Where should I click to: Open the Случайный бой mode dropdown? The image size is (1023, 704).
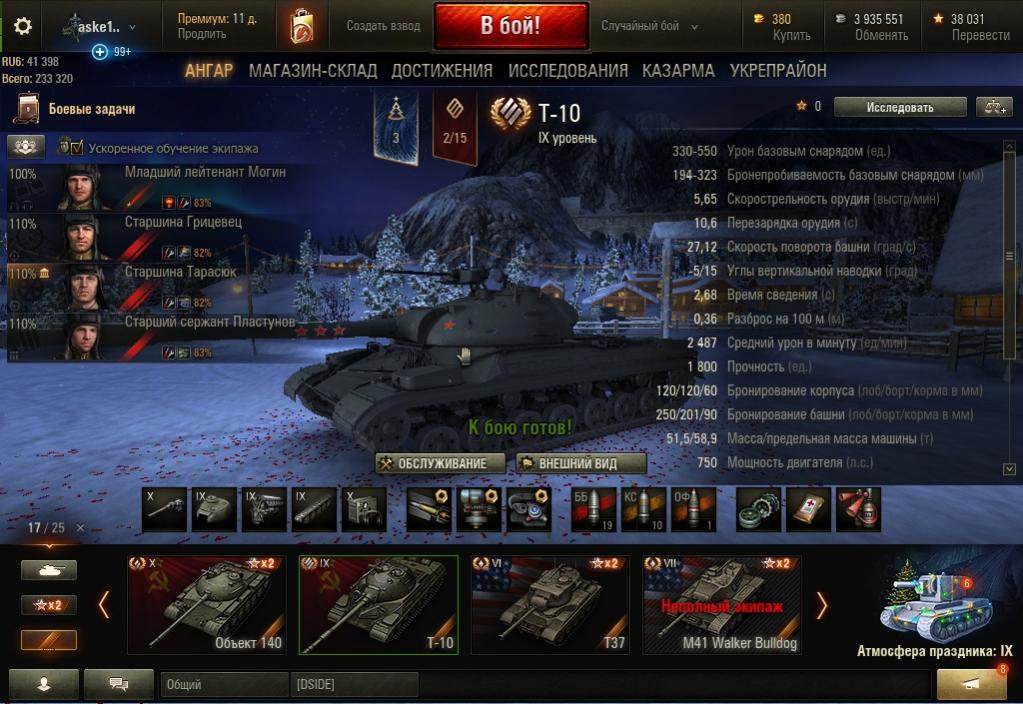pos(650,27)
